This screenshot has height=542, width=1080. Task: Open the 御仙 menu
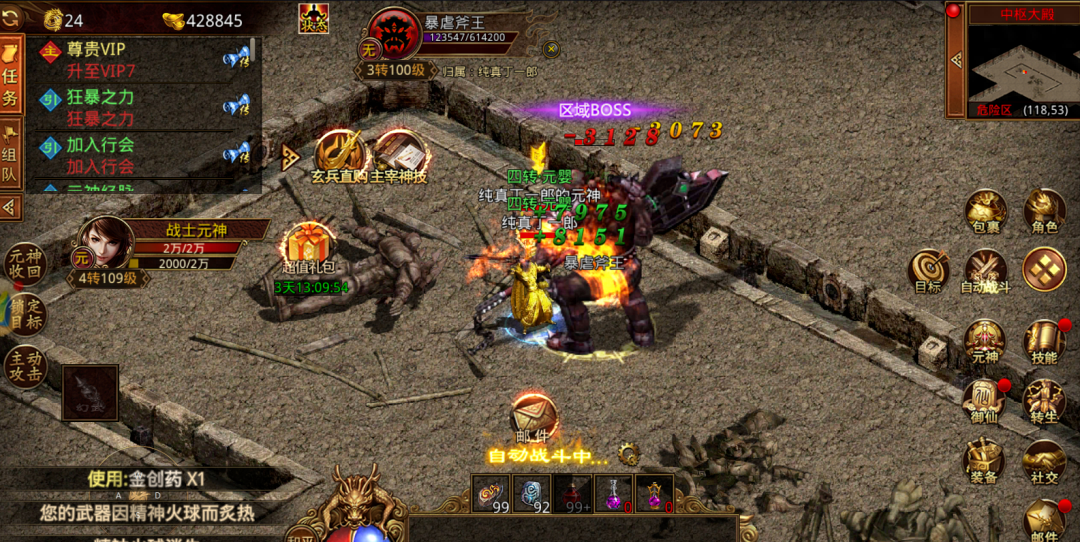985,400
